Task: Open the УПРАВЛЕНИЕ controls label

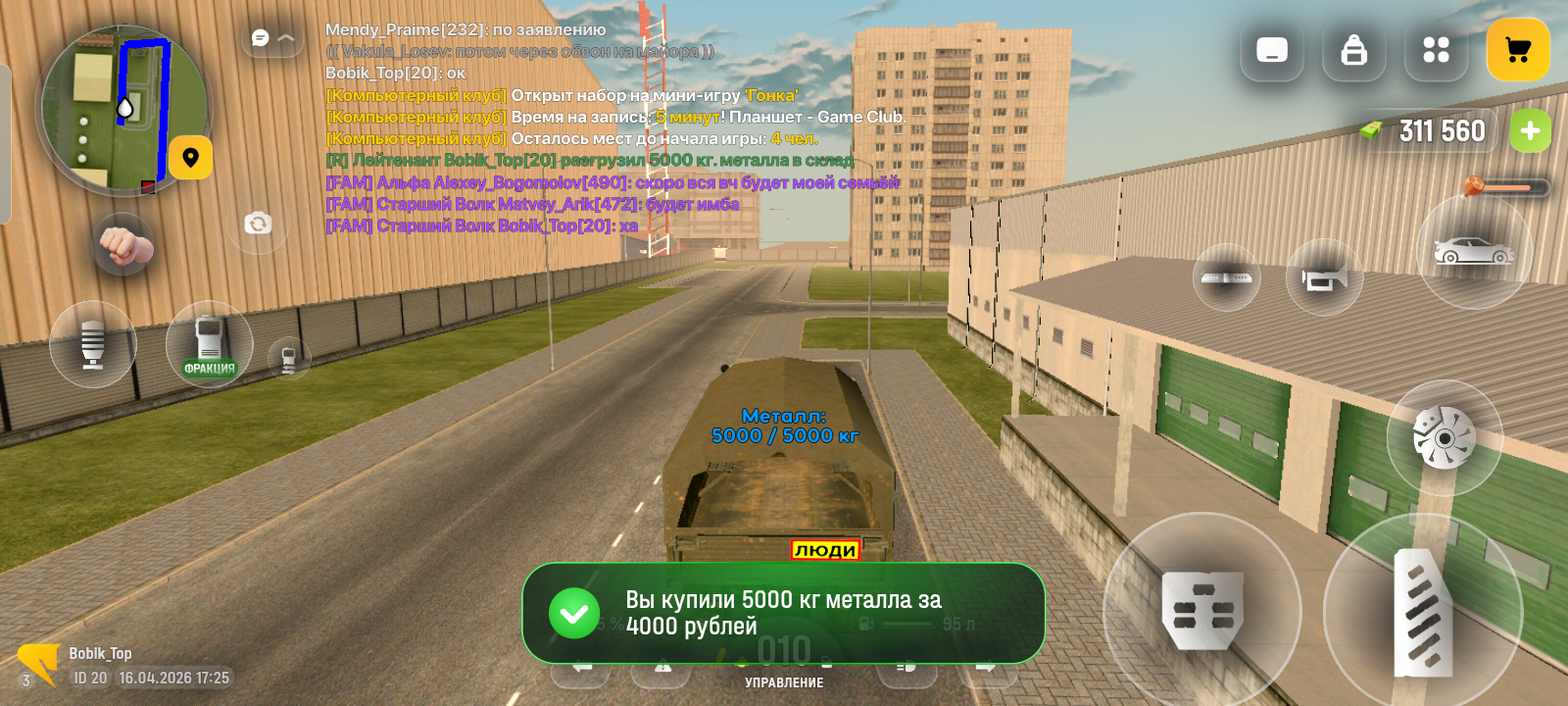Action: coord(784,682)
